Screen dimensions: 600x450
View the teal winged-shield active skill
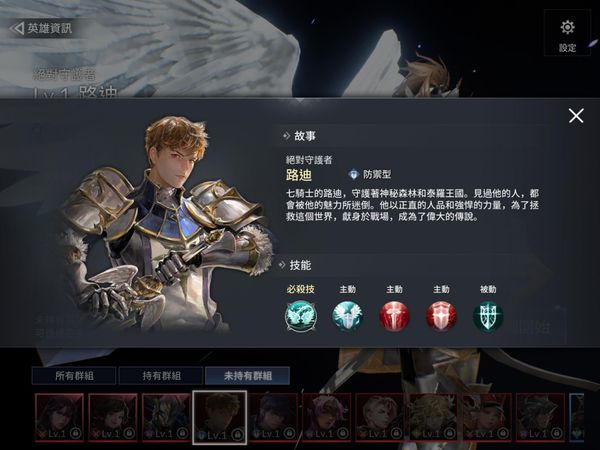coord(348,316)
